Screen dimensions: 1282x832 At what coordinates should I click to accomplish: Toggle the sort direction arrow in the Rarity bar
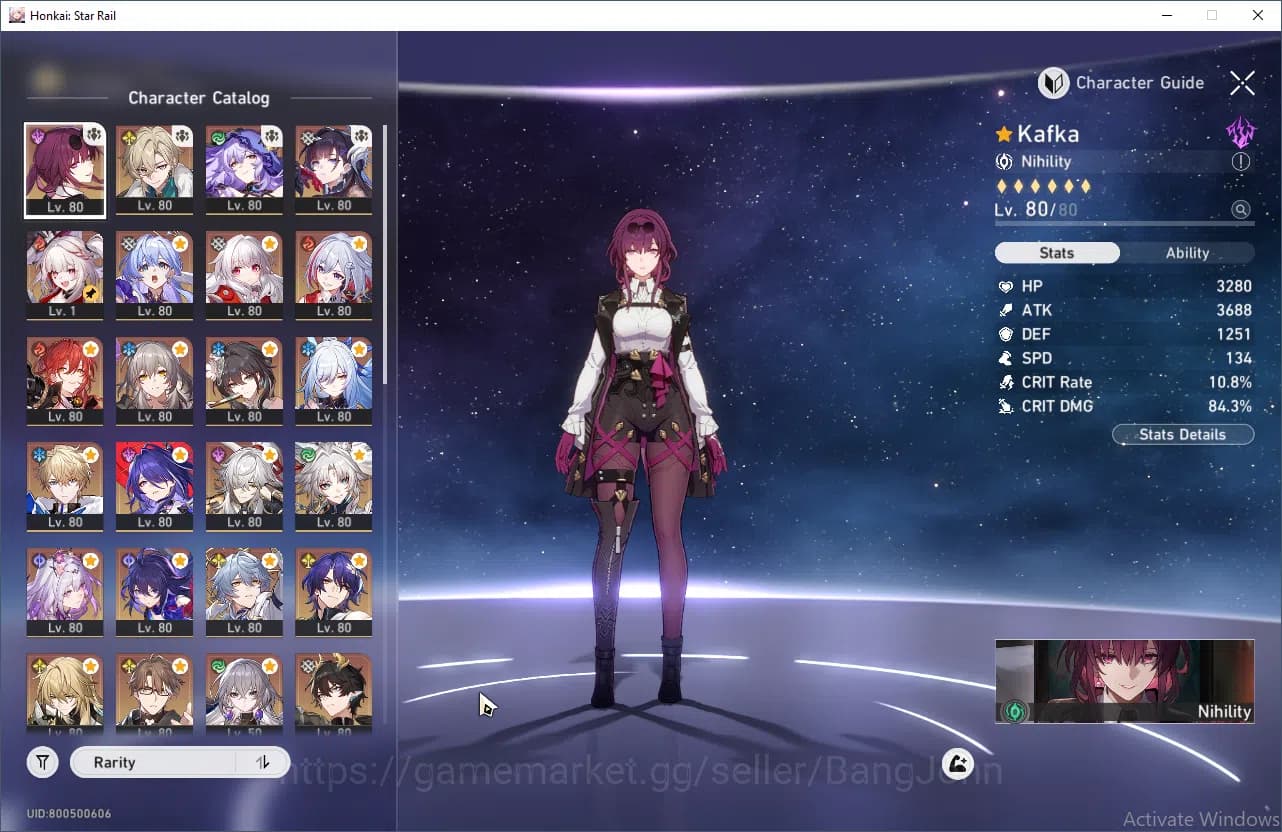(262, 762)
